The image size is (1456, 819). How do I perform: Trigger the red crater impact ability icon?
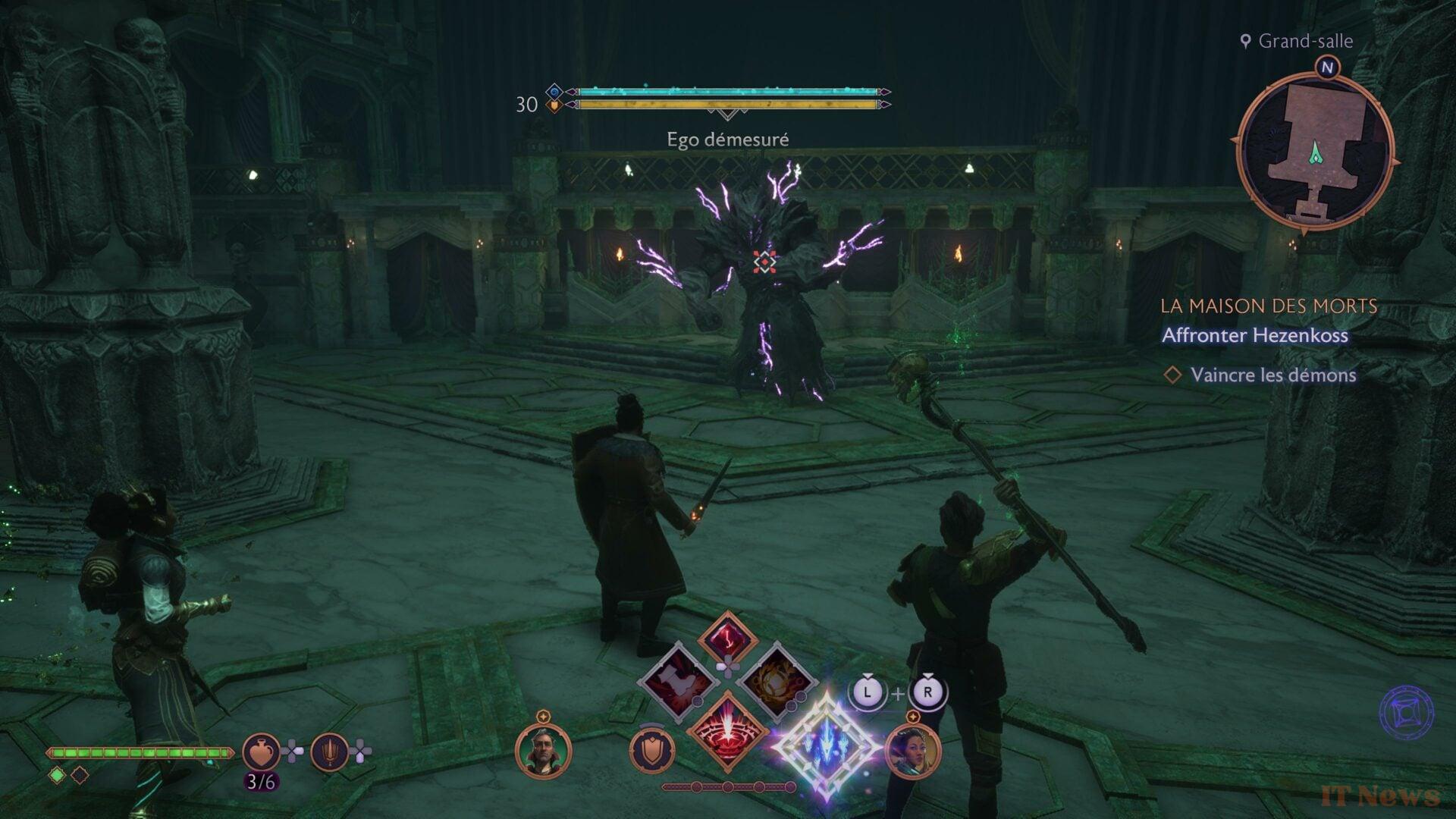click(x=728, y=728)
